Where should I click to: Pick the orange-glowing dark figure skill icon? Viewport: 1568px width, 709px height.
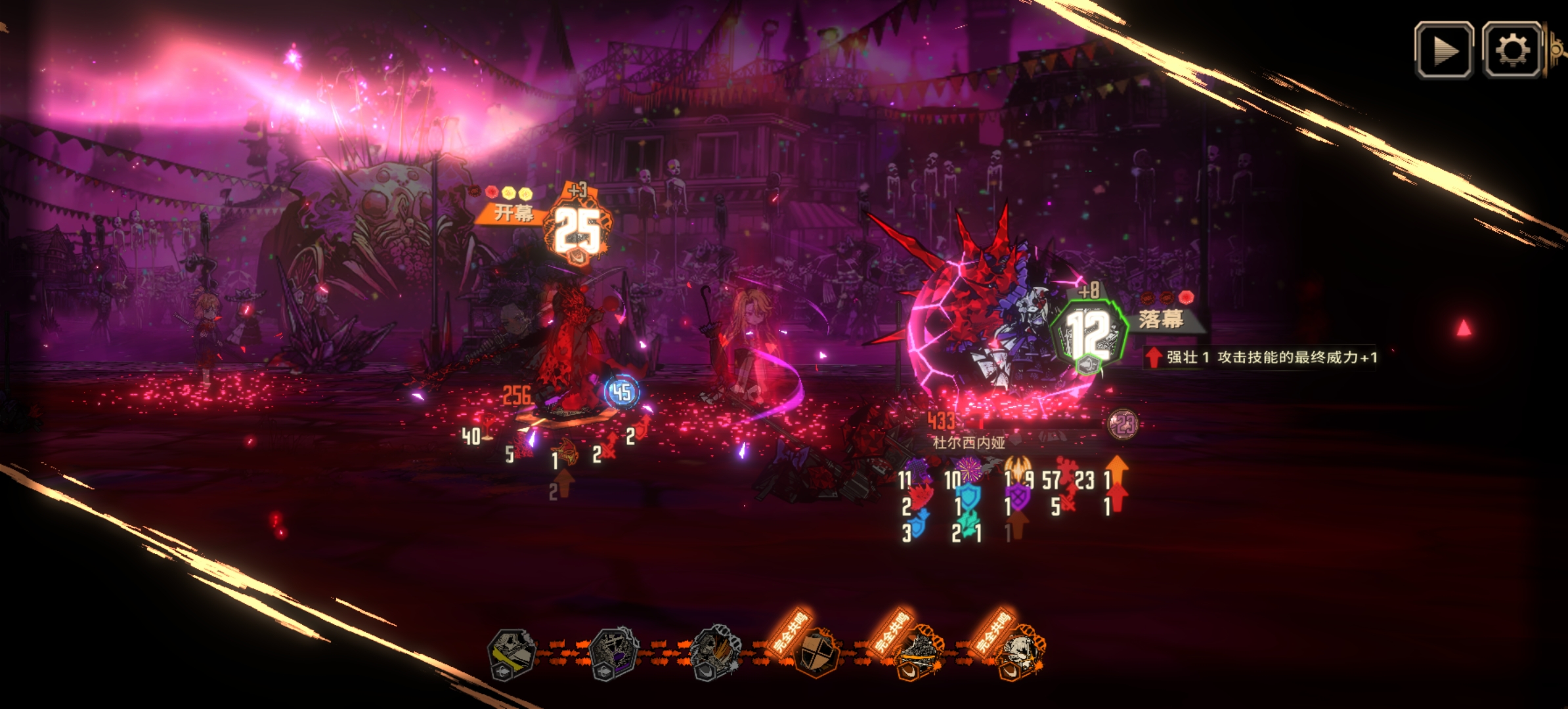click(919, 653)
